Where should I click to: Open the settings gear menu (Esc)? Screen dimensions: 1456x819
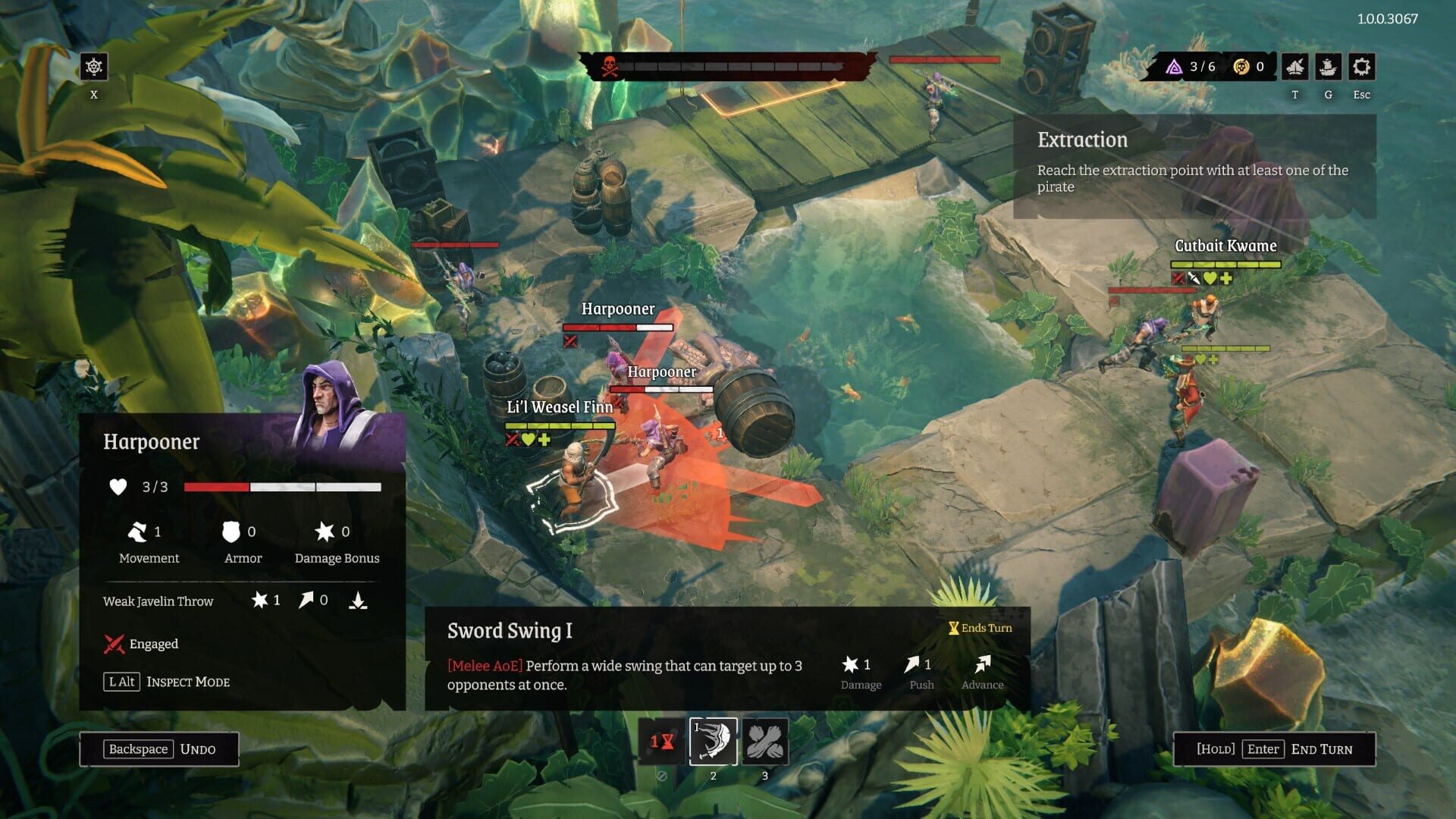[1361, 67]
